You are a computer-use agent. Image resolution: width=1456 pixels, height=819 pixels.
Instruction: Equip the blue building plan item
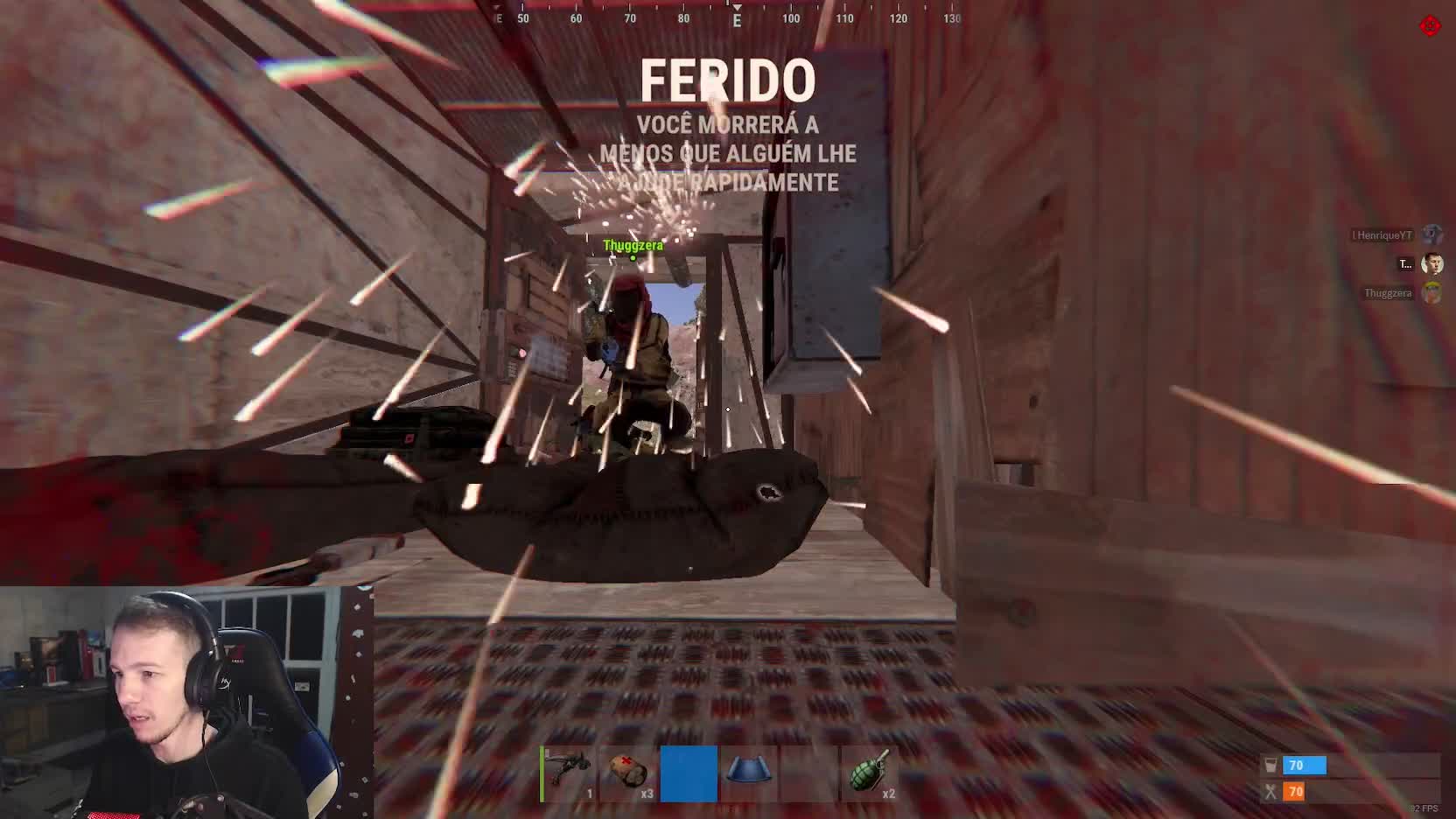(x=748, y=774)
